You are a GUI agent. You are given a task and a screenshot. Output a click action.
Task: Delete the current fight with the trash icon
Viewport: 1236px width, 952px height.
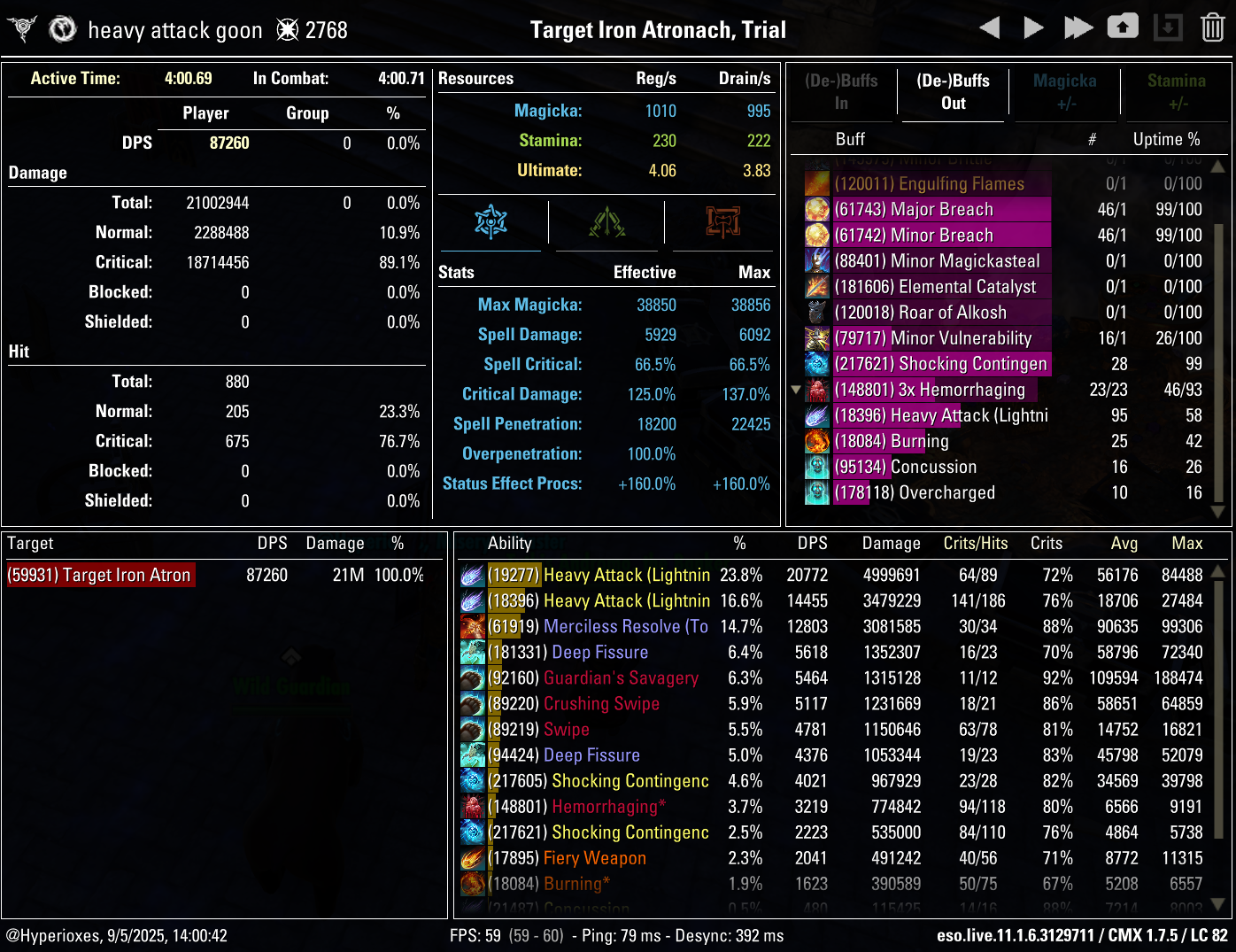(x=1213, y=27)
